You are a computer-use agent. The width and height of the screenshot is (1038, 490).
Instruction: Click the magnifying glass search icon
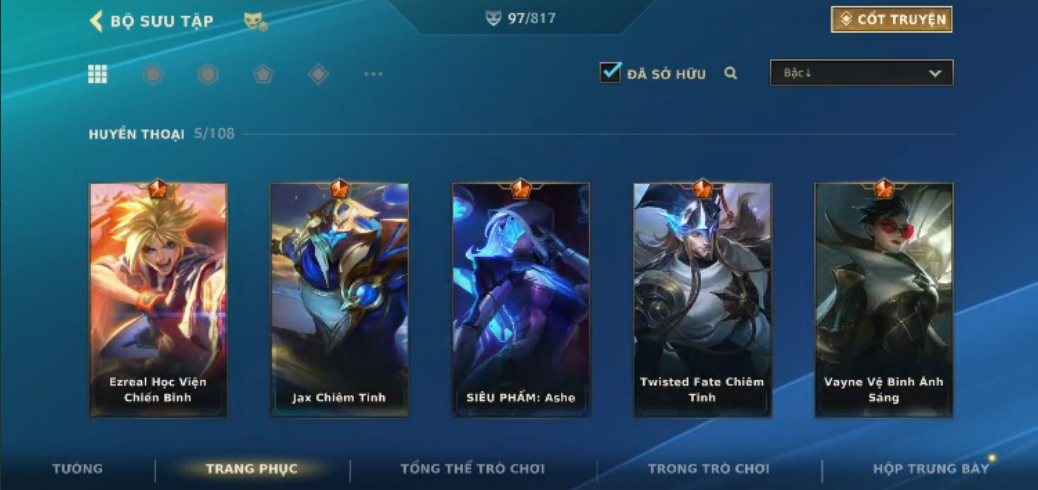pyautogui.click(x=731, y=73)
